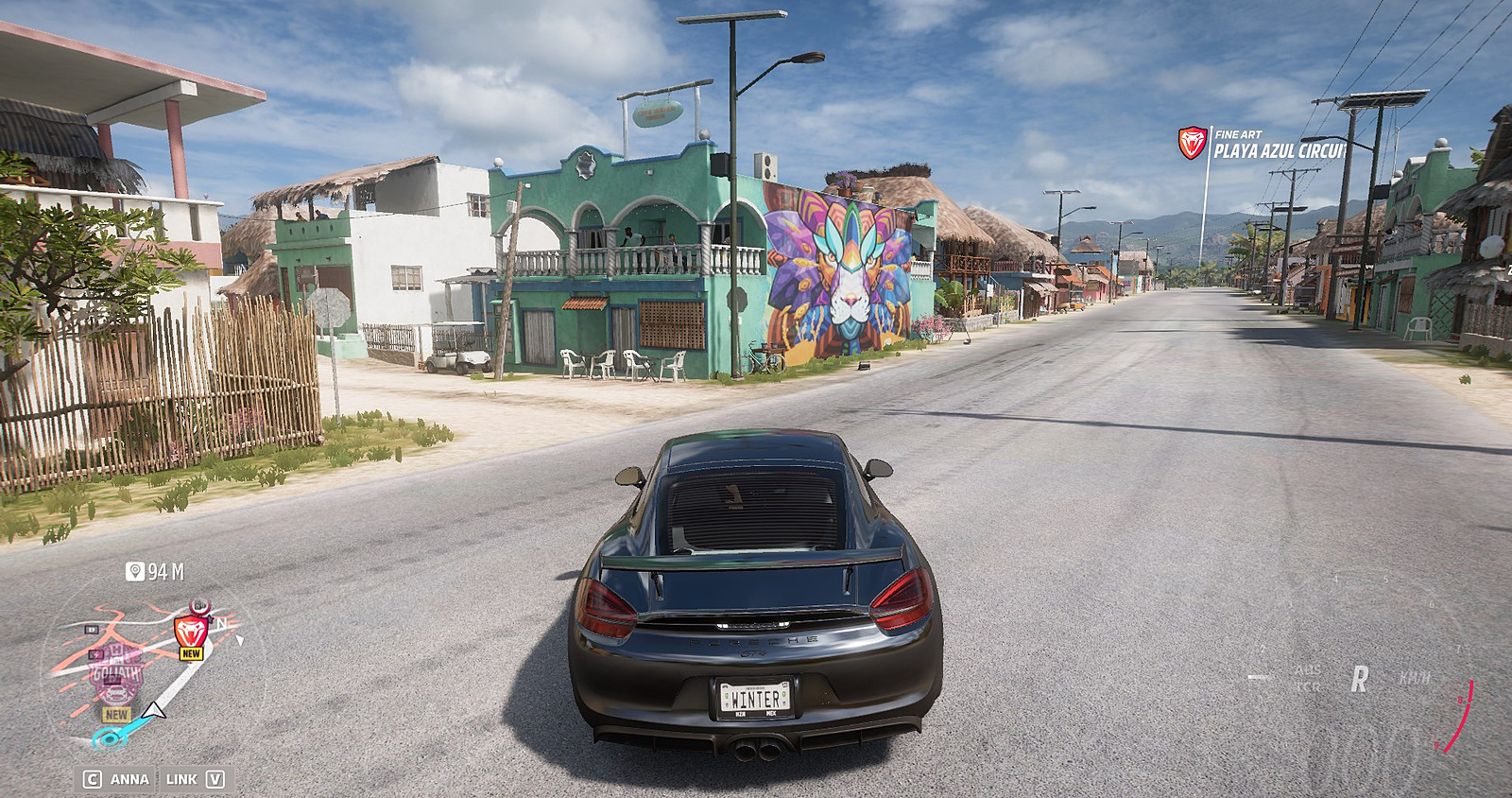This screenshot has width=1512, height=798.
Task: Select the Playa Azul Circuit event marker
Action: coord(1193,143)
